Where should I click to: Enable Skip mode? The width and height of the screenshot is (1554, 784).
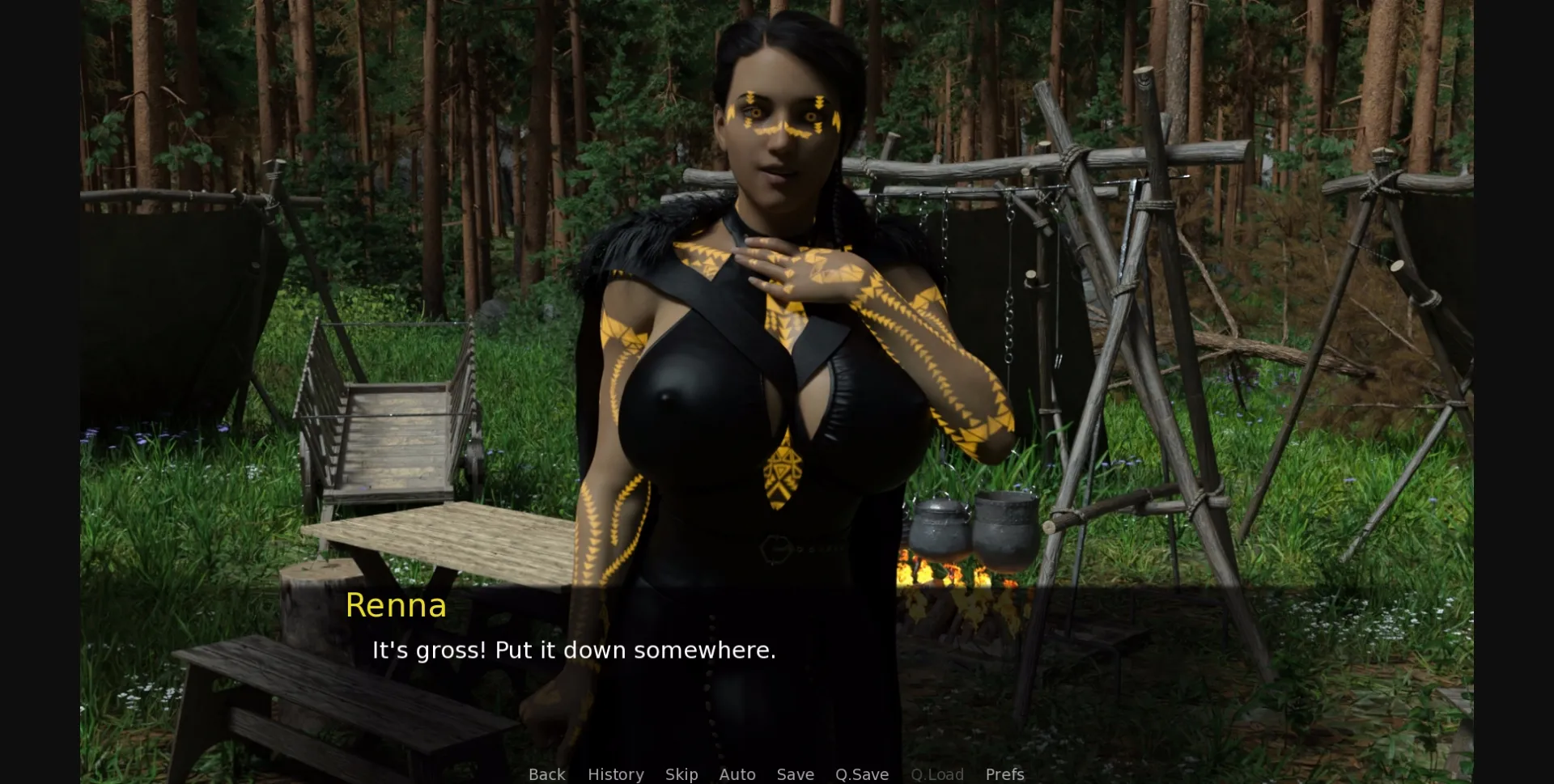(681, 774)
